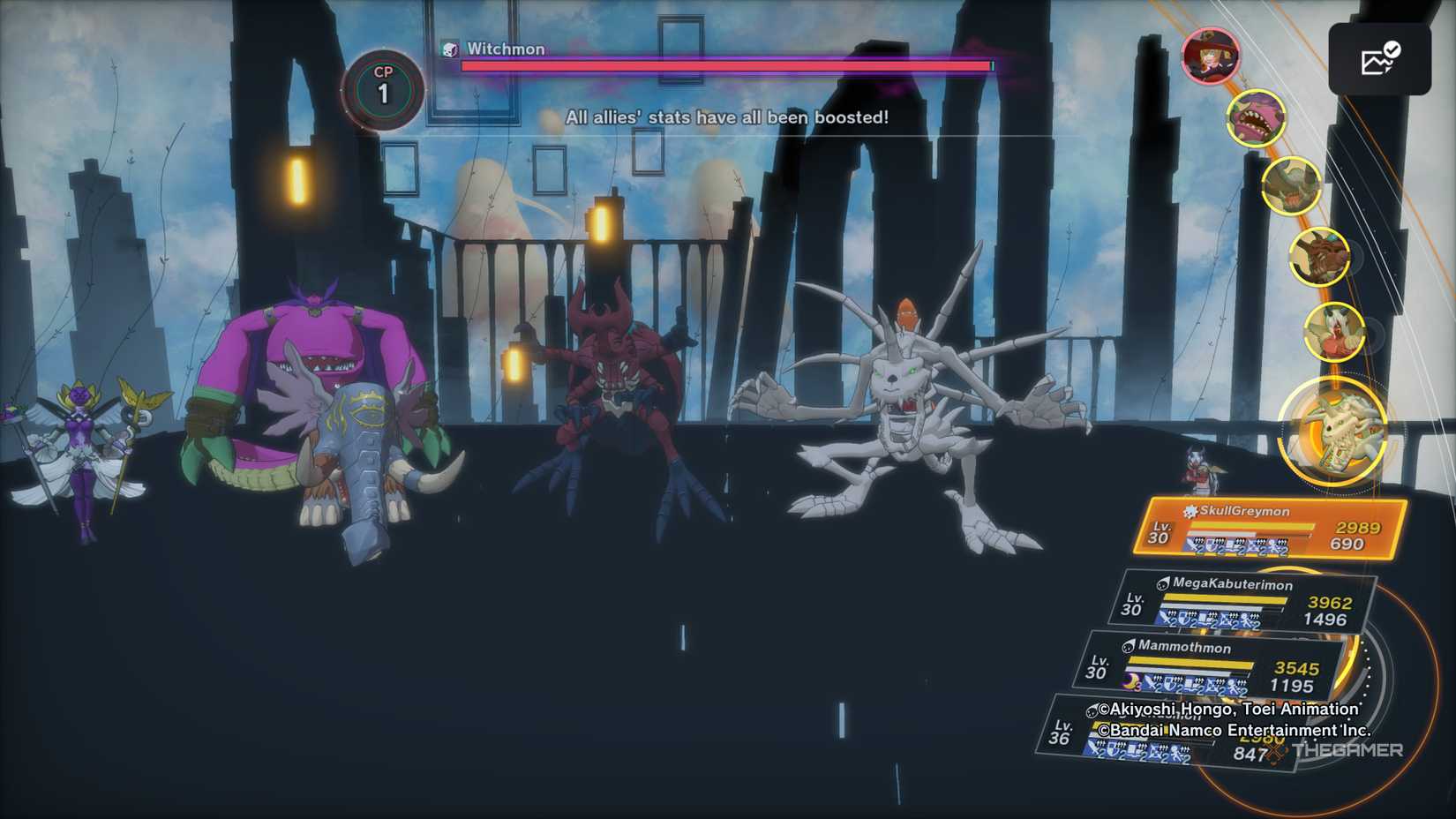
Task: Click the skull emblem beside SkullGreymon's name
Action: pyautogui.click(x=1190, y=509)
